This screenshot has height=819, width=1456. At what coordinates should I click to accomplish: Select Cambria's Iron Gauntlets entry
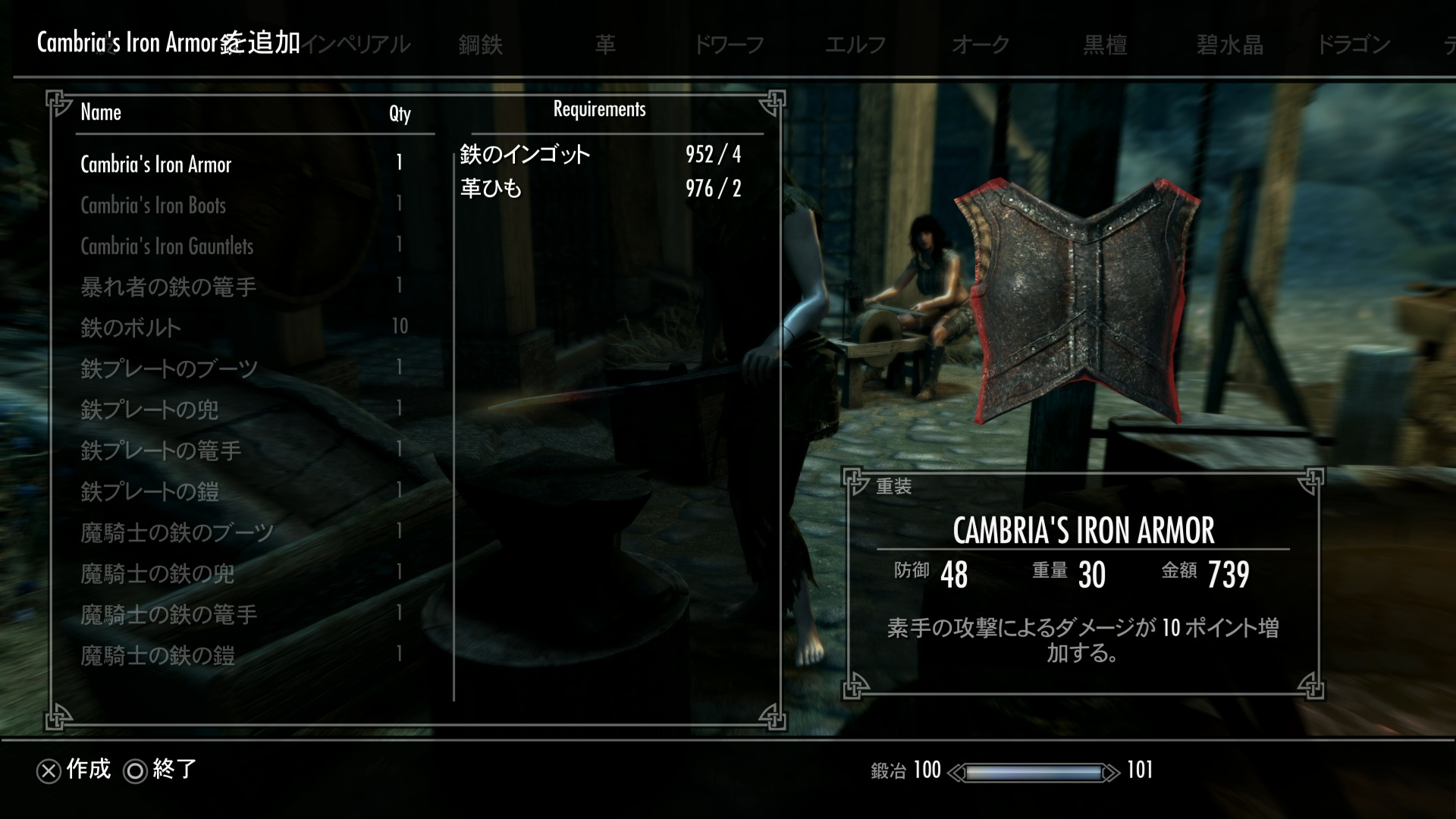[167, 246]
